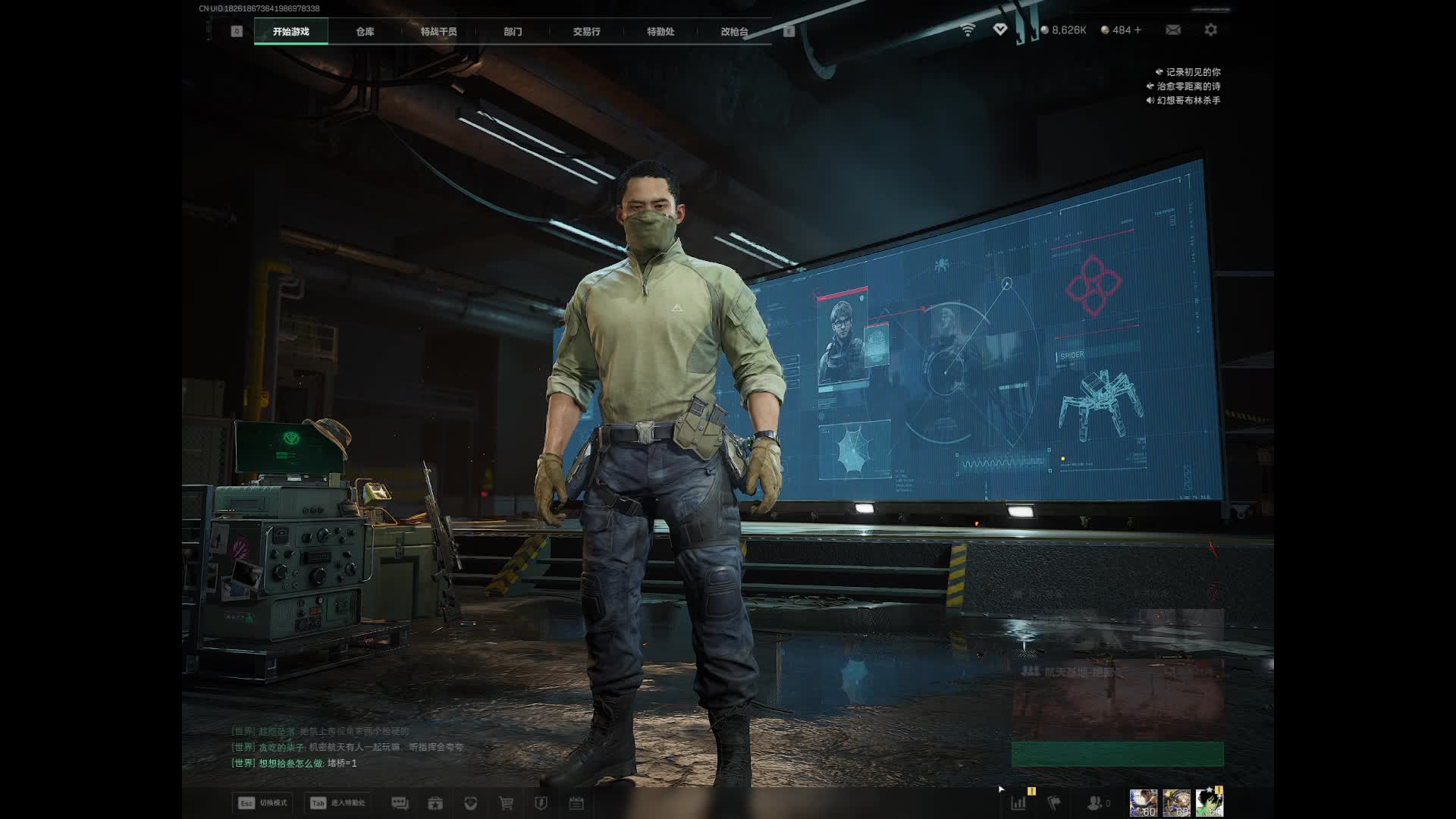Open settings with the gear icon
Image resolution: width=1456 pixels, height=819 pixels.
point(1211,30)
